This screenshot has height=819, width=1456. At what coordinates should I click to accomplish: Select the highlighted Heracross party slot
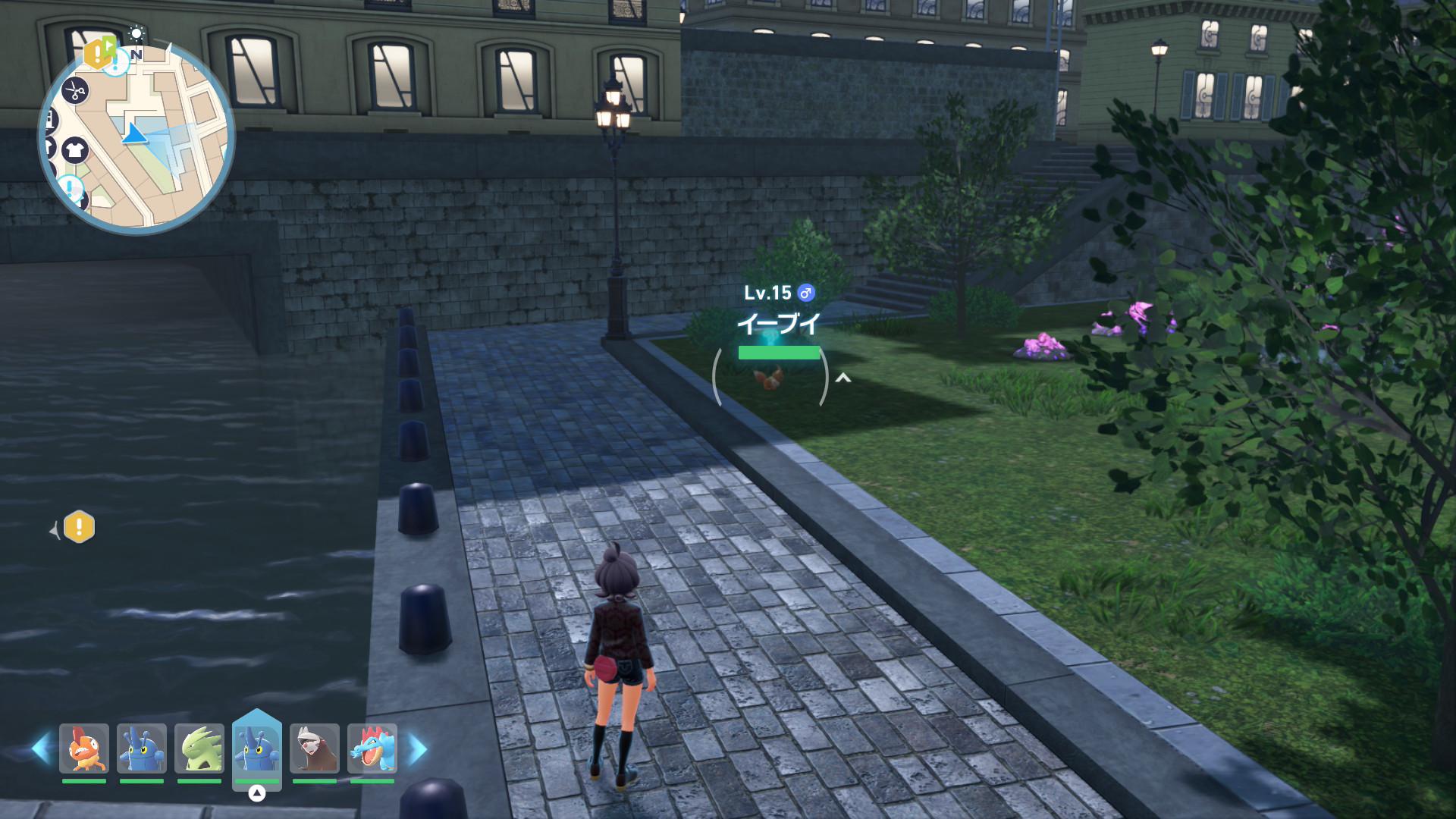pyautogui.click(x=257, y=748)
